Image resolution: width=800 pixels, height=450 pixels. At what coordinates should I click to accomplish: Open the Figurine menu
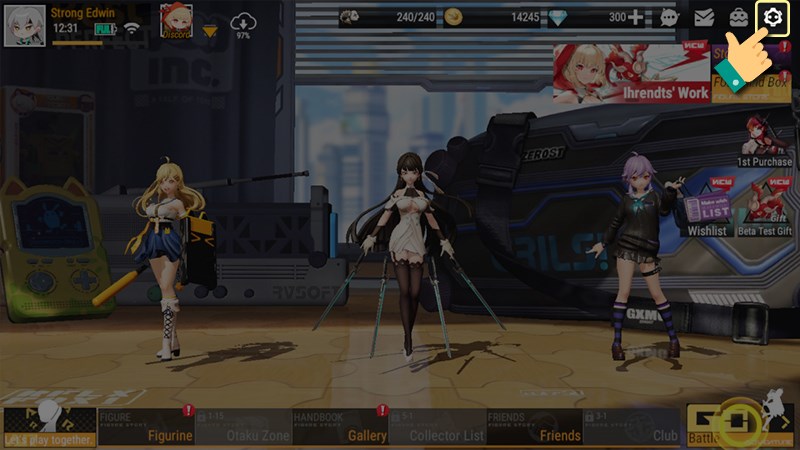pyautogui.click(x=146, y=427)
